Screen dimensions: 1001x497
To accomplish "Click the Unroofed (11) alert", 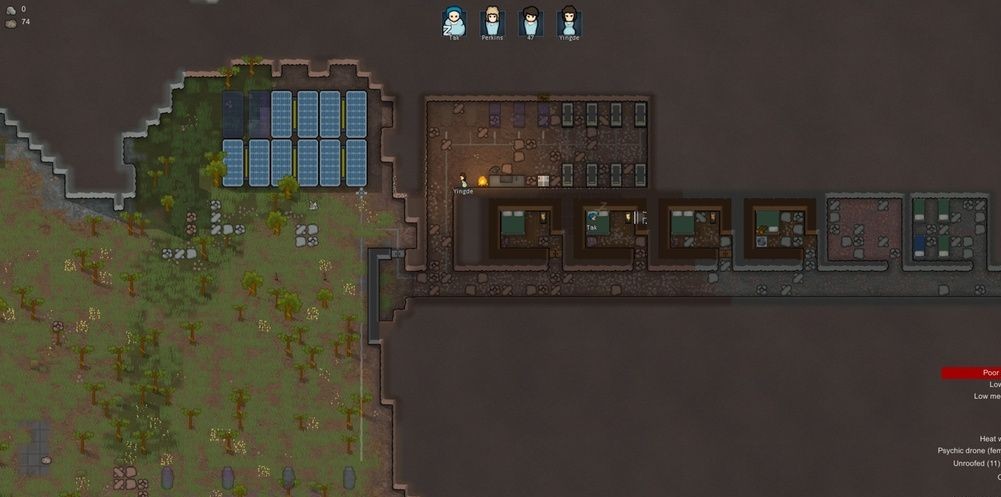I will (x=975, y=463).
